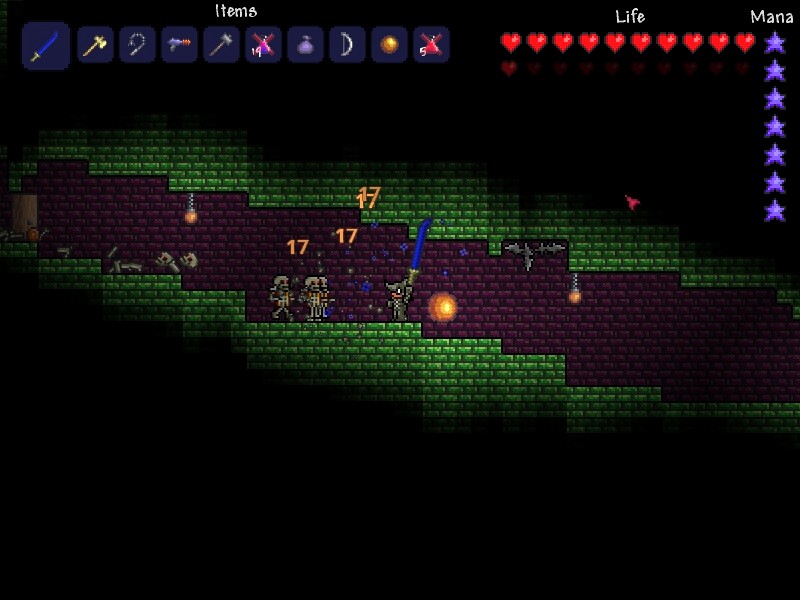
Task: Pick the round purple flask slot
Action: point(305,45)
